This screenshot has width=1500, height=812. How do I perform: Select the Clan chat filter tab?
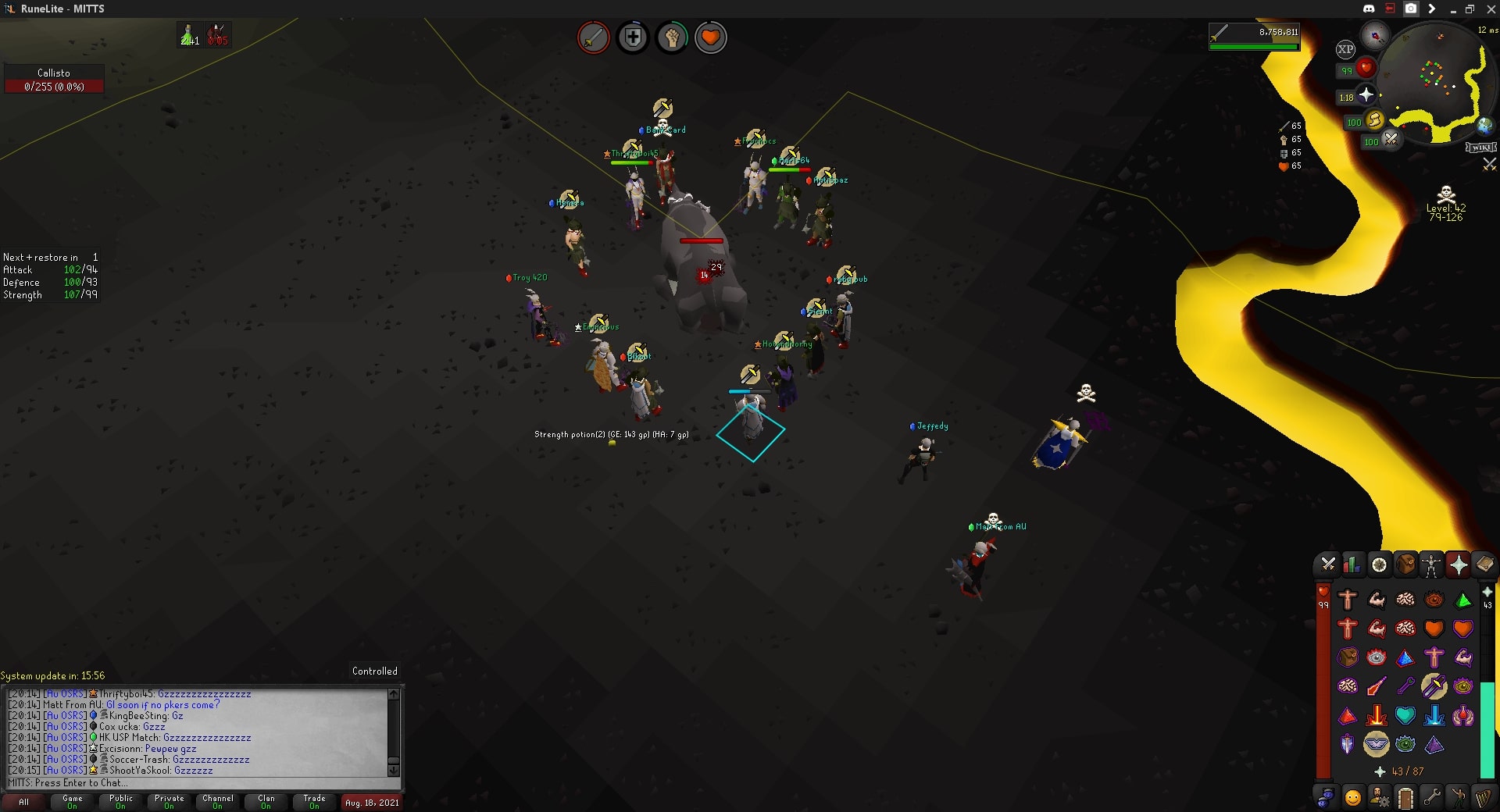266,802
